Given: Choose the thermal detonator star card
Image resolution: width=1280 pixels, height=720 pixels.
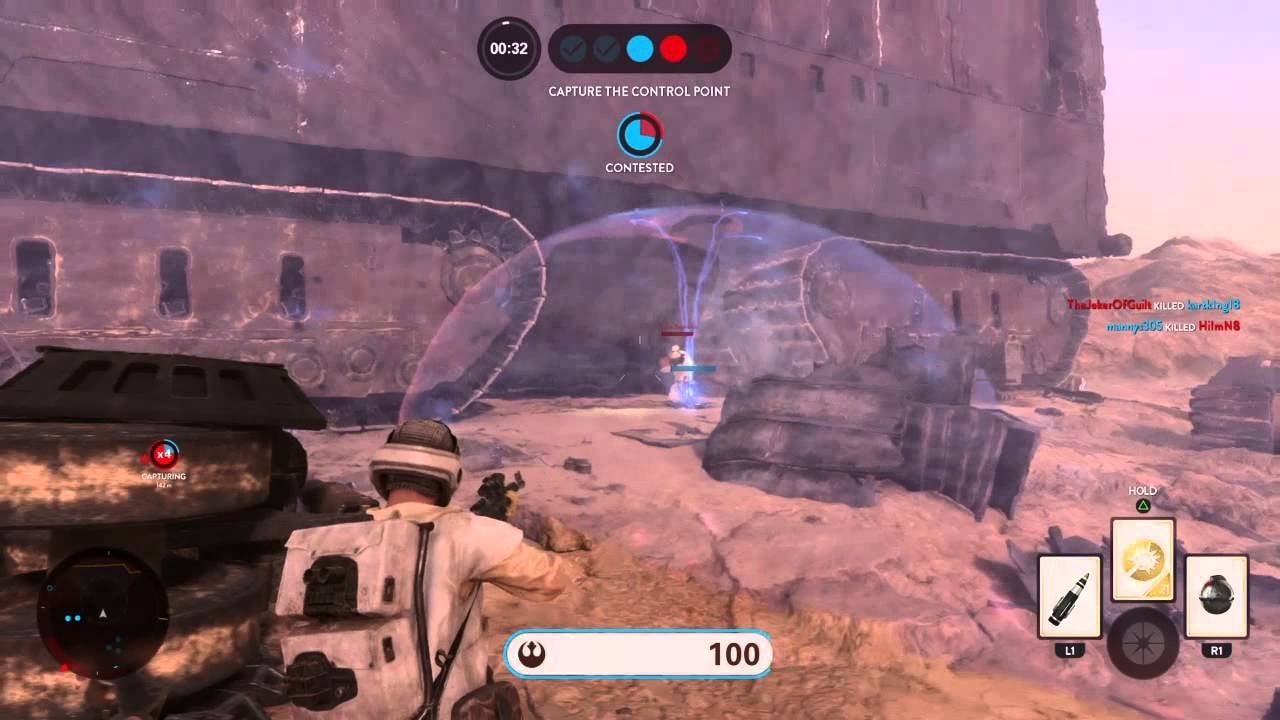Looking at the screenshot, I should pos(1216,597).
